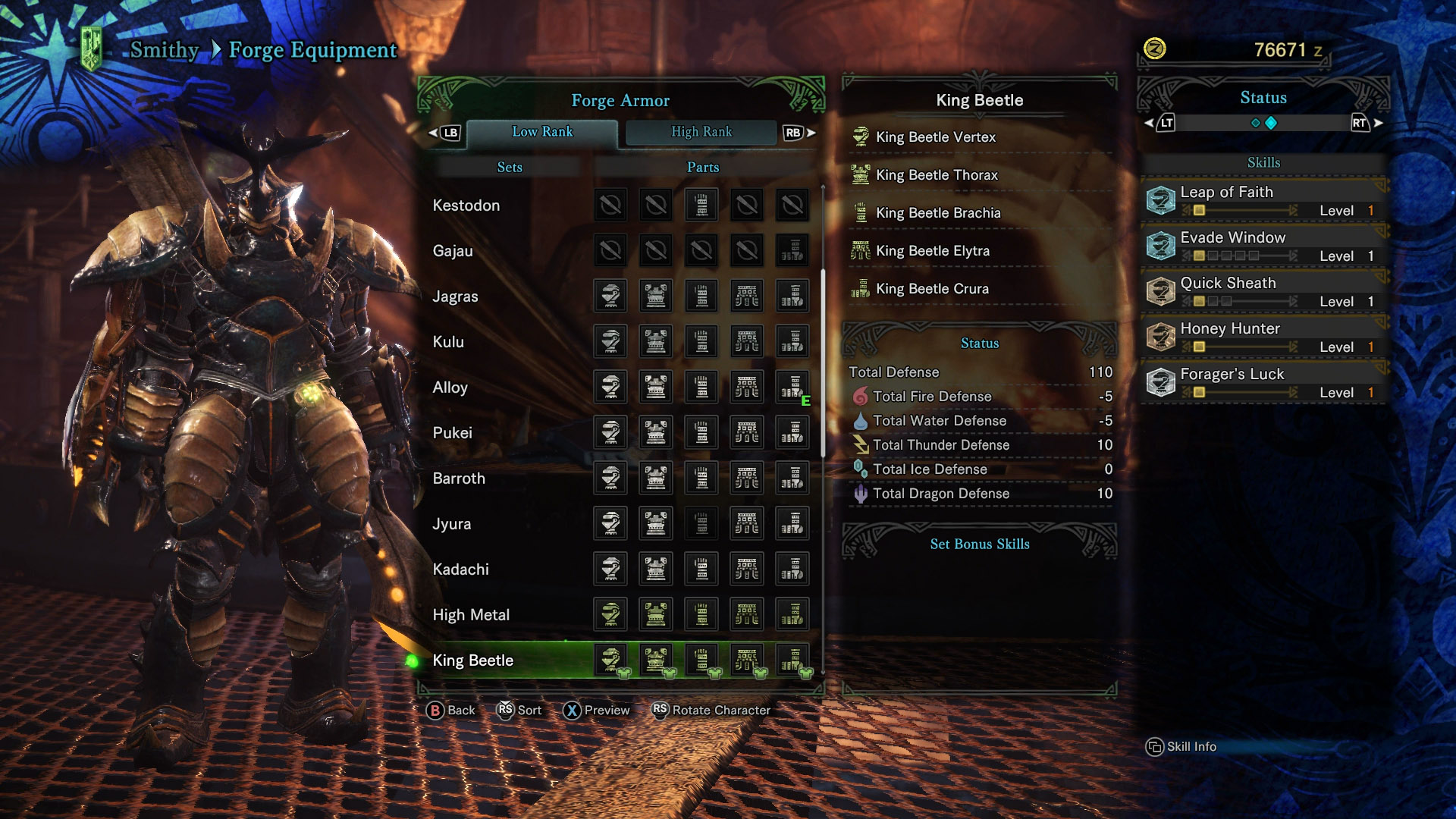
Task: Pick the Jyura armor set
Action: click(451, 524)
